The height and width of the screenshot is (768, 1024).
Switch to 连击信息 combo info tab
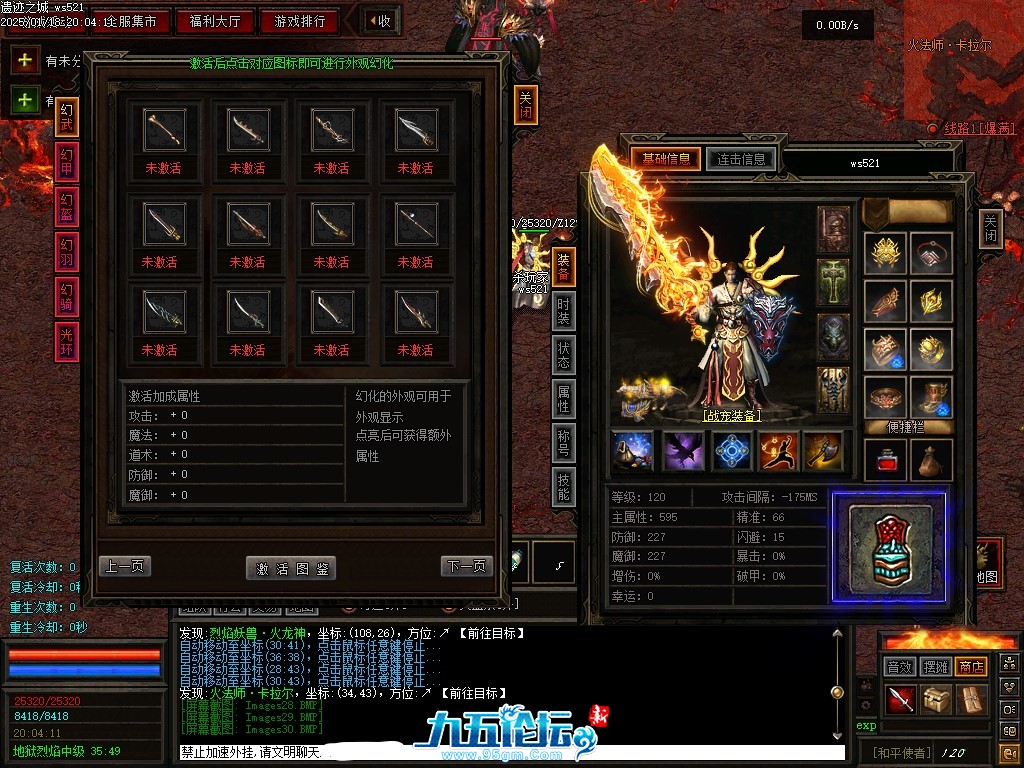pyautogui.click(x=741, y=159)
